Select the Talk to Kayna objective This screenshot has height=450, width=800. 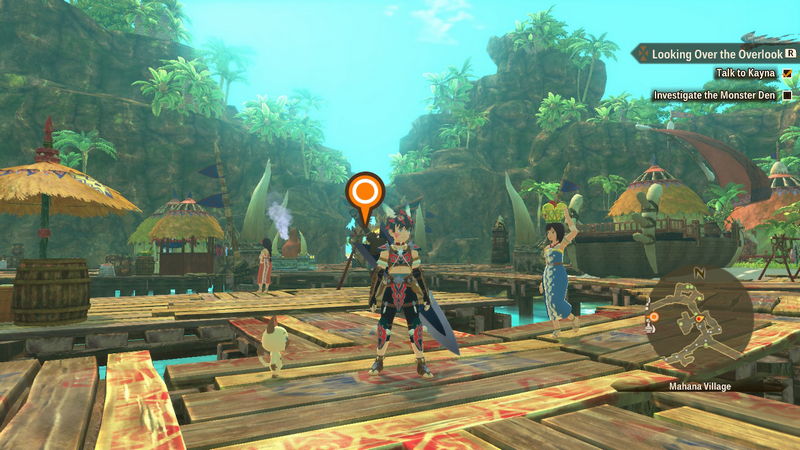(747, 74)
